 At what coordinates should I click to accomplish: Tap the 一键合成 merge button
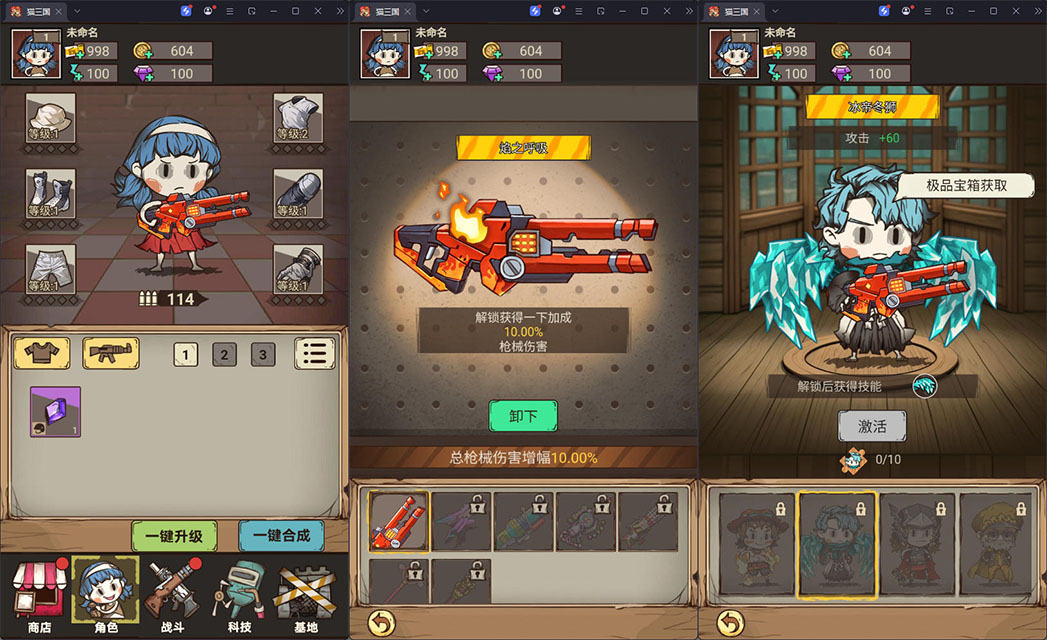click(x=281, y=536)
